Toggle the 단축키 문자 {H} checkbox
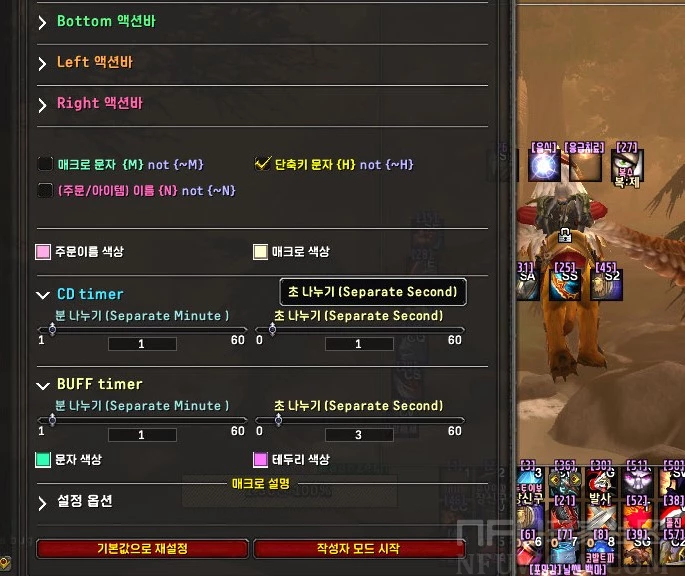 coord(264,164)
